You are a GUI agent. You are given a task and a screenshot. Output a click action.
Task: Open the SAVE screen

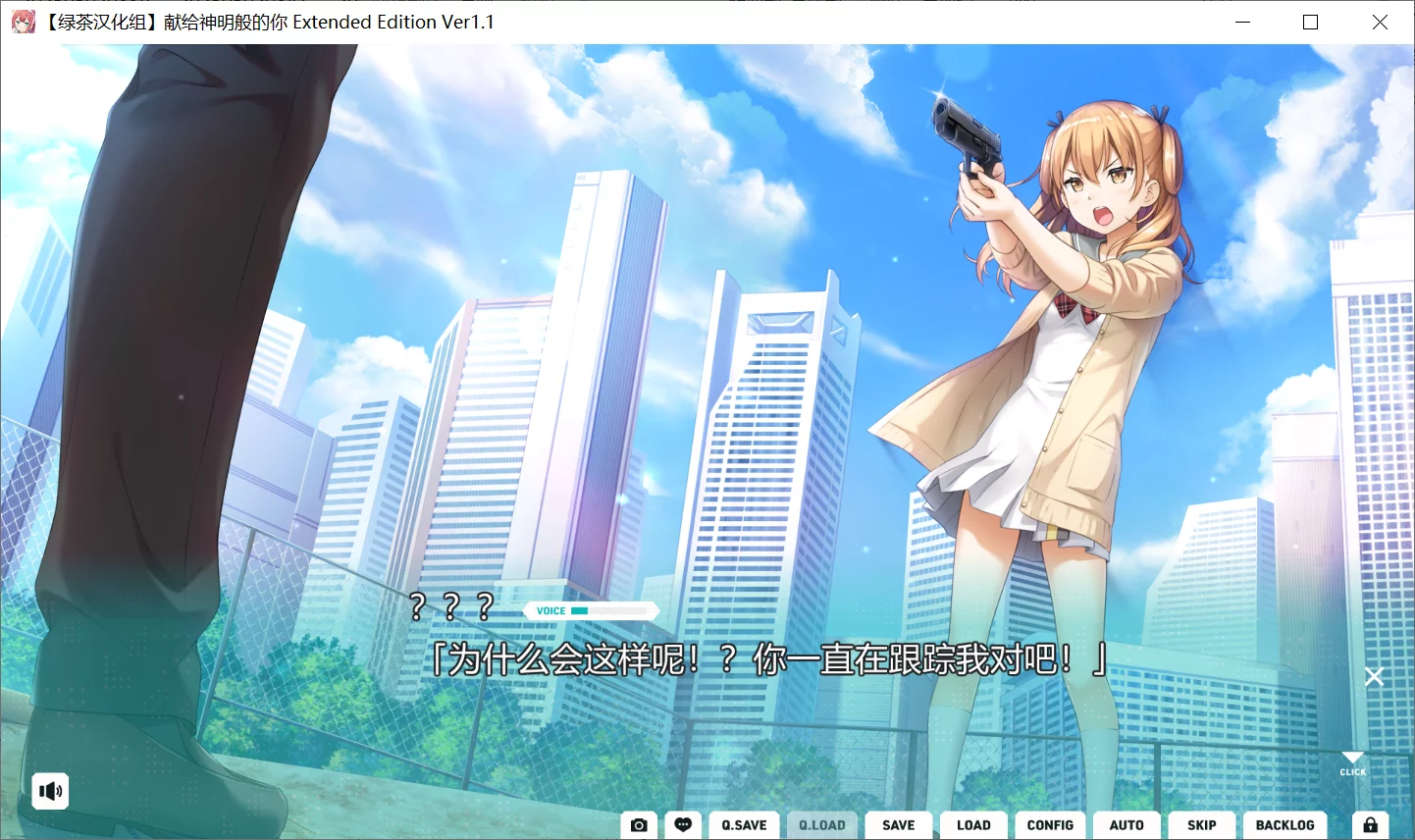click(x=898, y=824)
